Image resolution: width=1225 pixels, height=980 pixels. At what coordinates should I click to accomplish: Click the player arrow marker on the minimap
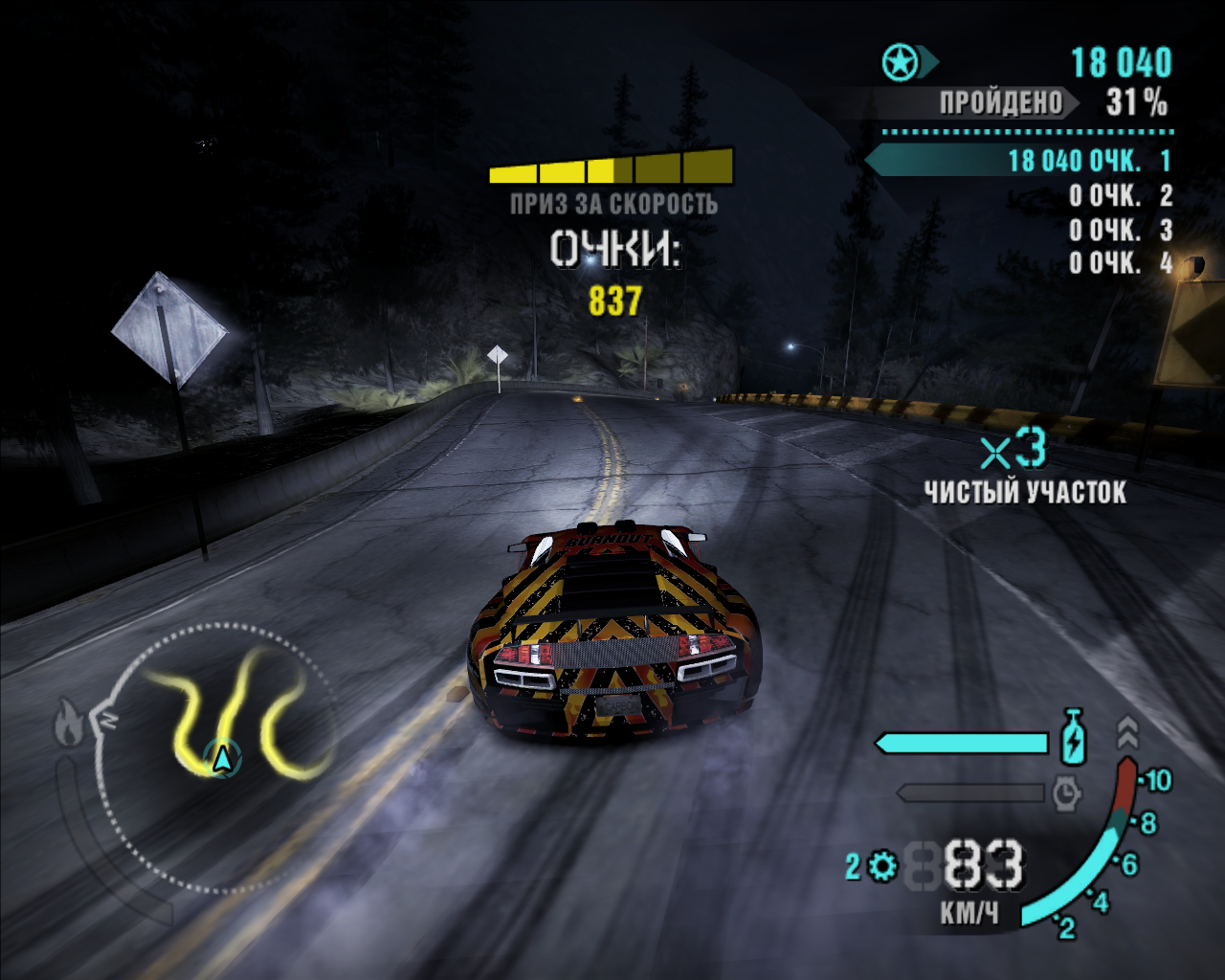(222, 759)
